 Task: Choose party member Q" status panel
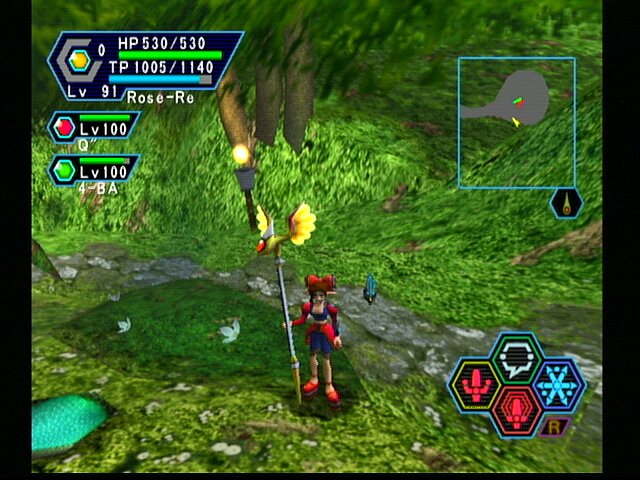point(95,128)
